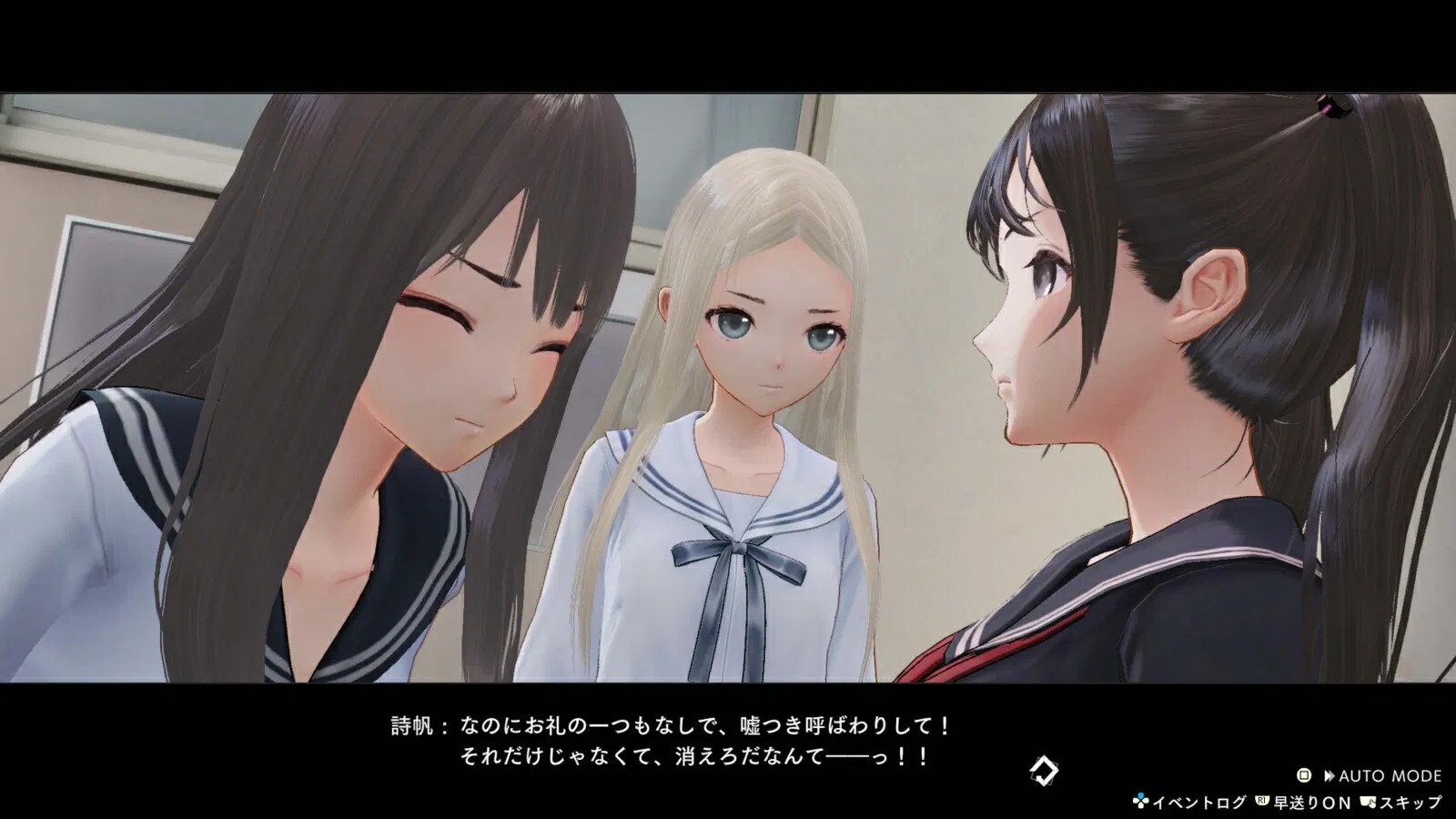Click the fast-forward arrows icon before AUTO MODE
The height and width of the screenshot is (819, 1456).
click(1331, 774)
